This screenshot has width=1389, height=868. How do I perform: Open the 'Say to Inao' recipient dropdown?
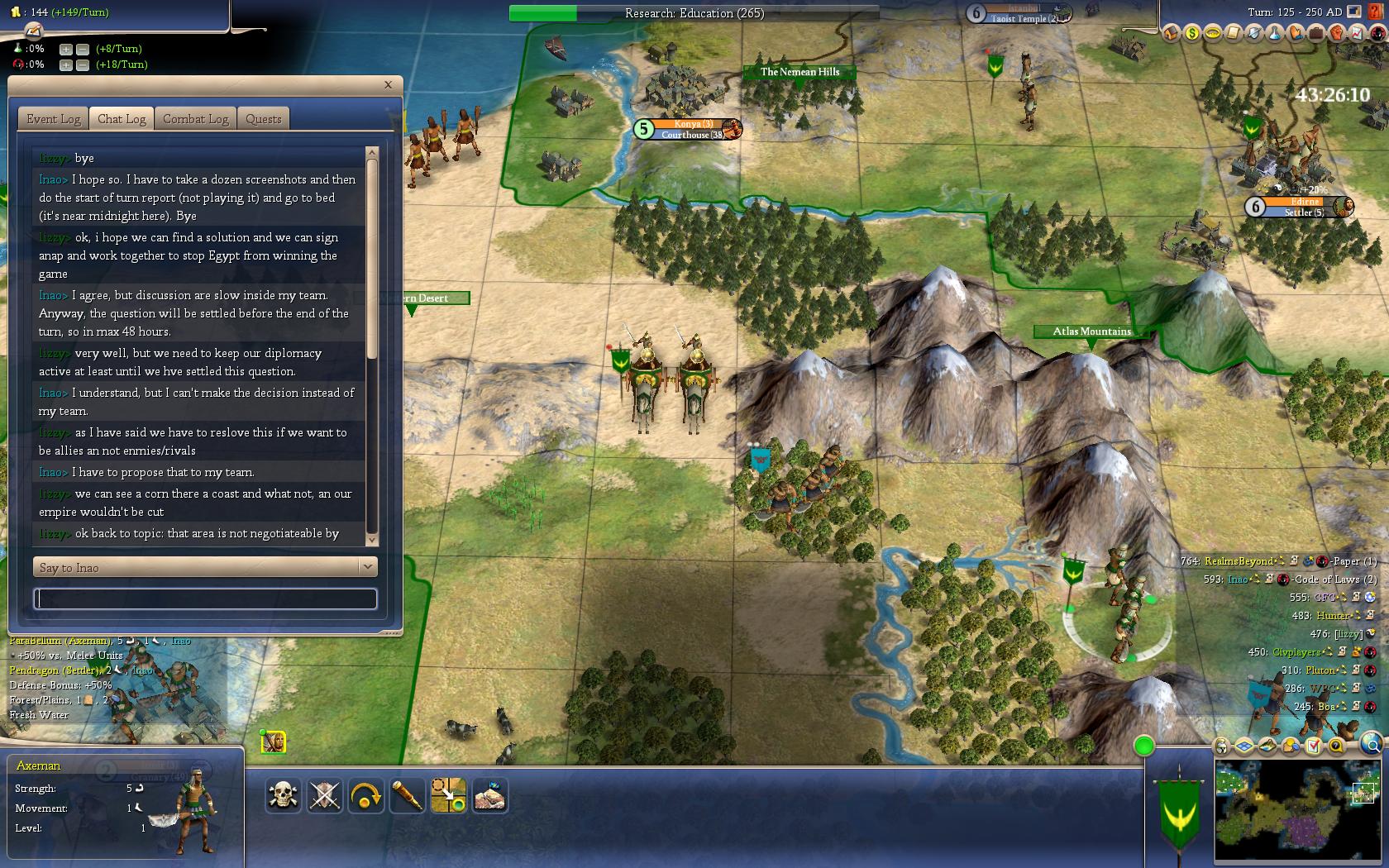[368, 567]
